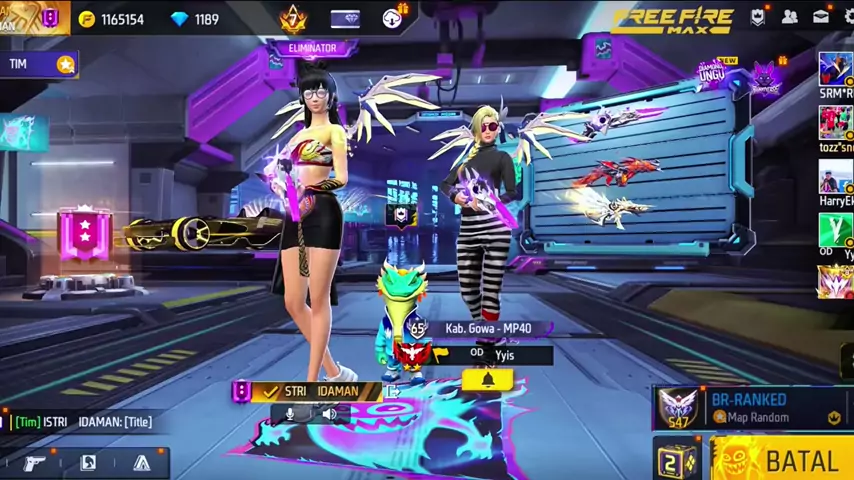Tap the yellow bell notify button
This screenshot has width=854, height=480.
coord(488,380)
